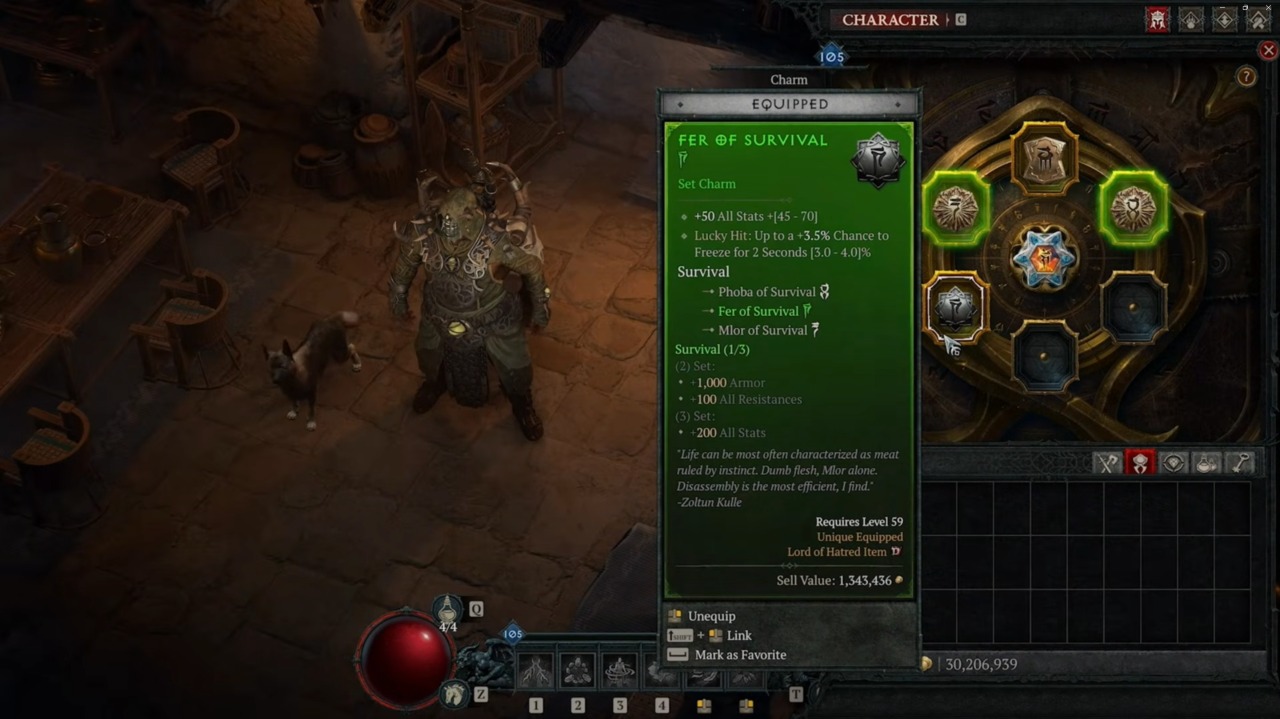The height and width of the screenshot is (719, 1280).
Task: Activate the skill in hotbar slot 2
Action: 578,671
